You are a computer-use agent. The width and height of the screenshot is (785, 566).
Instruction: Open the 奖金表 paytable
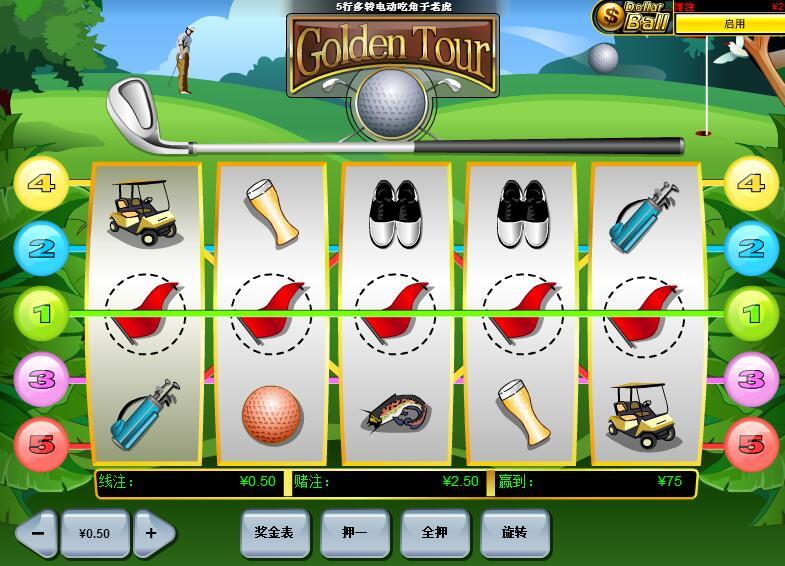pos(274,533)
